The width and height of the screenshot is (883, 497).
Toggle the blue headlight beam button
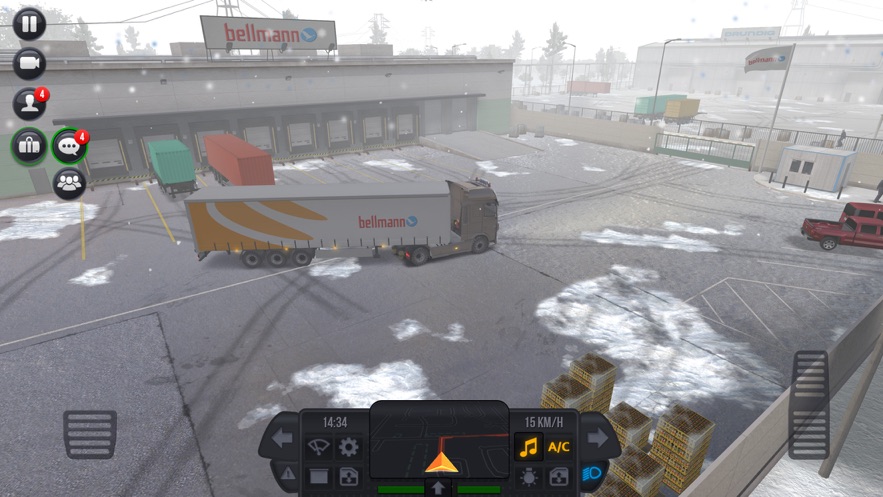pos(591,473)
